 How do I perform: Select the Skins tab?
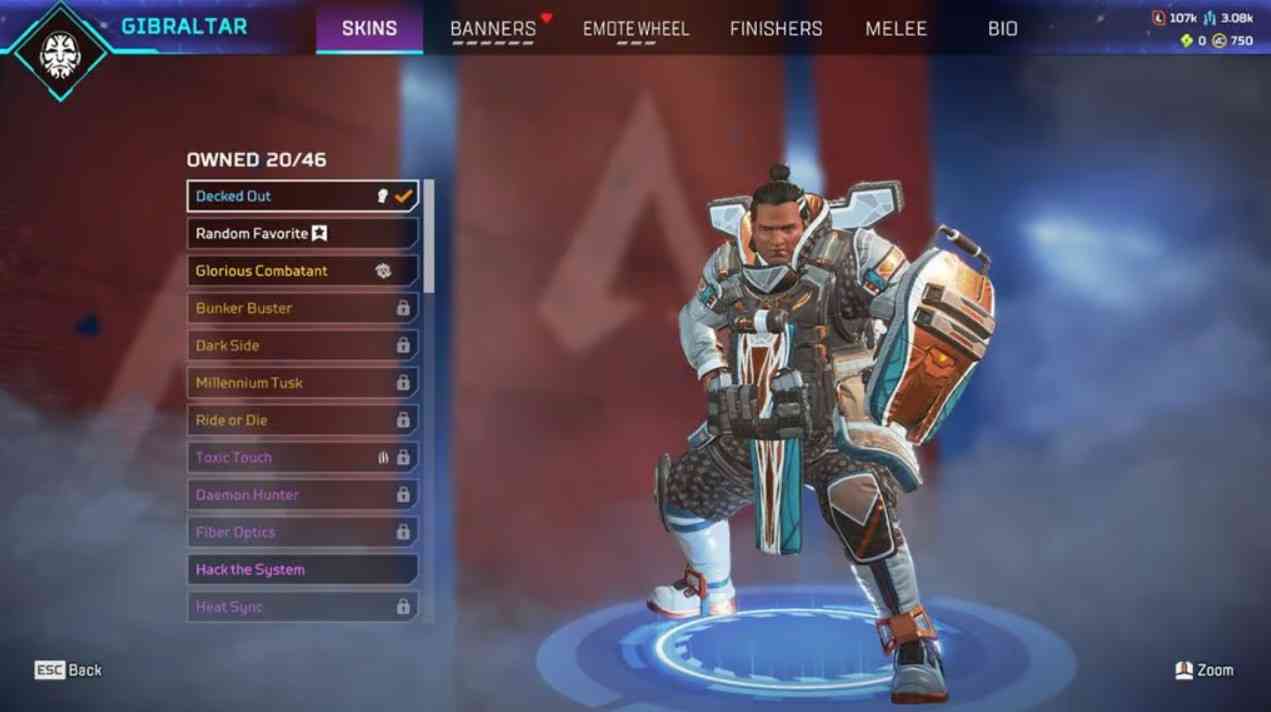click(x=369, y=29)
